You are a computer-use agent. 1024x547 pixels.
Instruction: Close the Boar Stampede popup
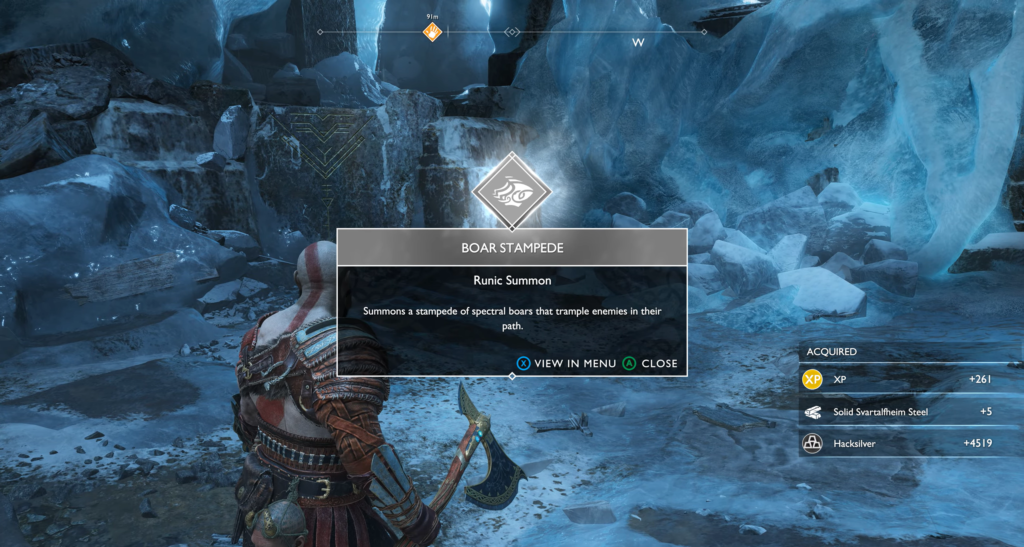(x=650, y=363)
